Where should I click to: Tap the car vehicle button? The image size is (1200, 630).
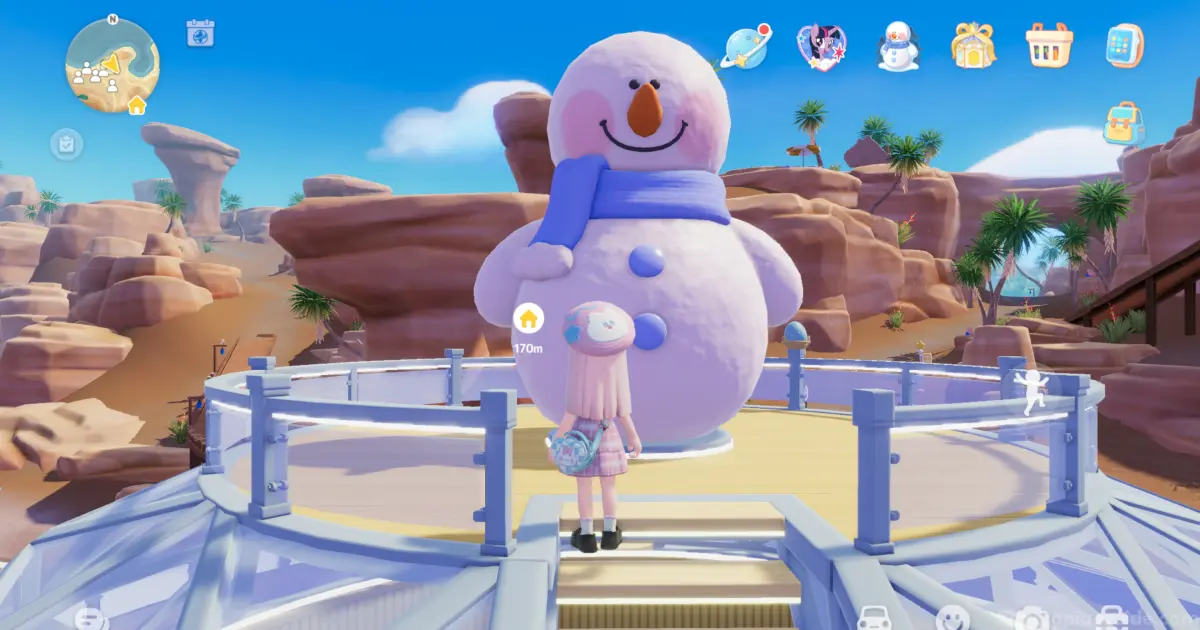pos(874,619)
